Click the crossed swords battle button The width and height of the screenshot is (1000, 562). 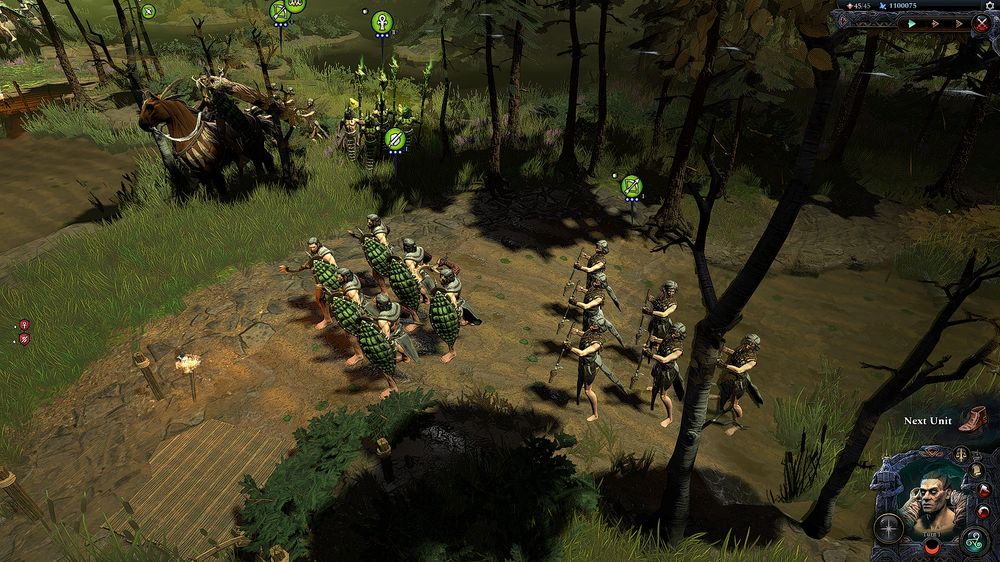(981, 23)
